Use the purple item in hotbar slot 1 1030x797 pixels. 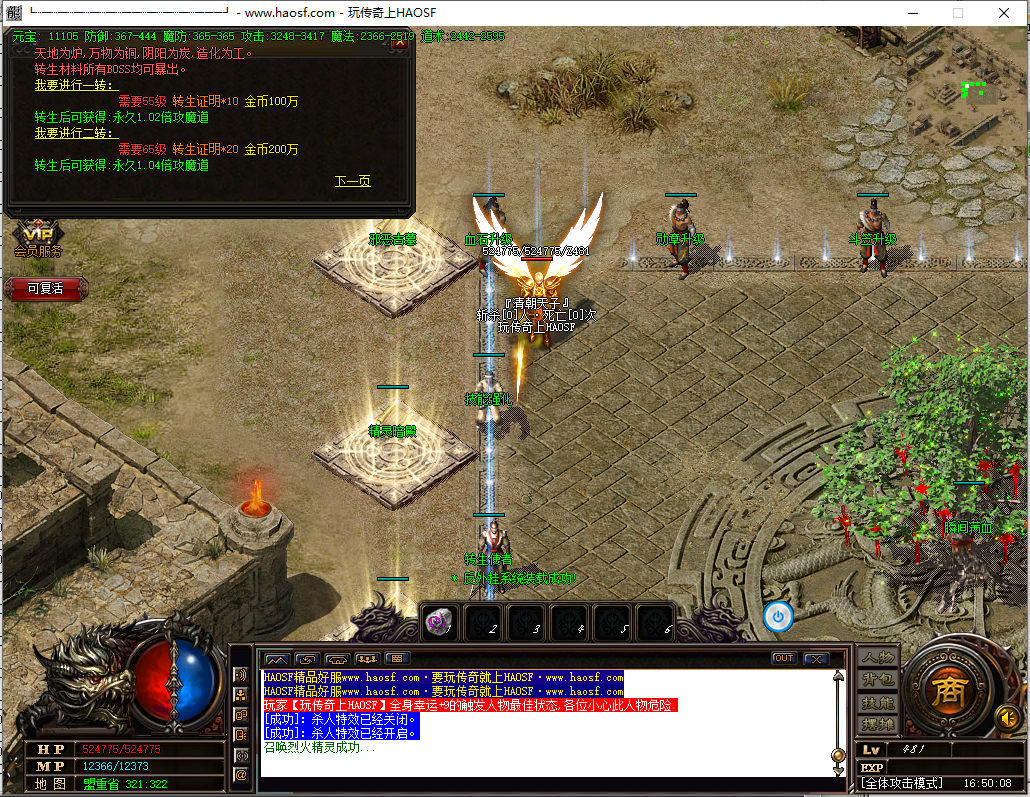coord(440,622)
